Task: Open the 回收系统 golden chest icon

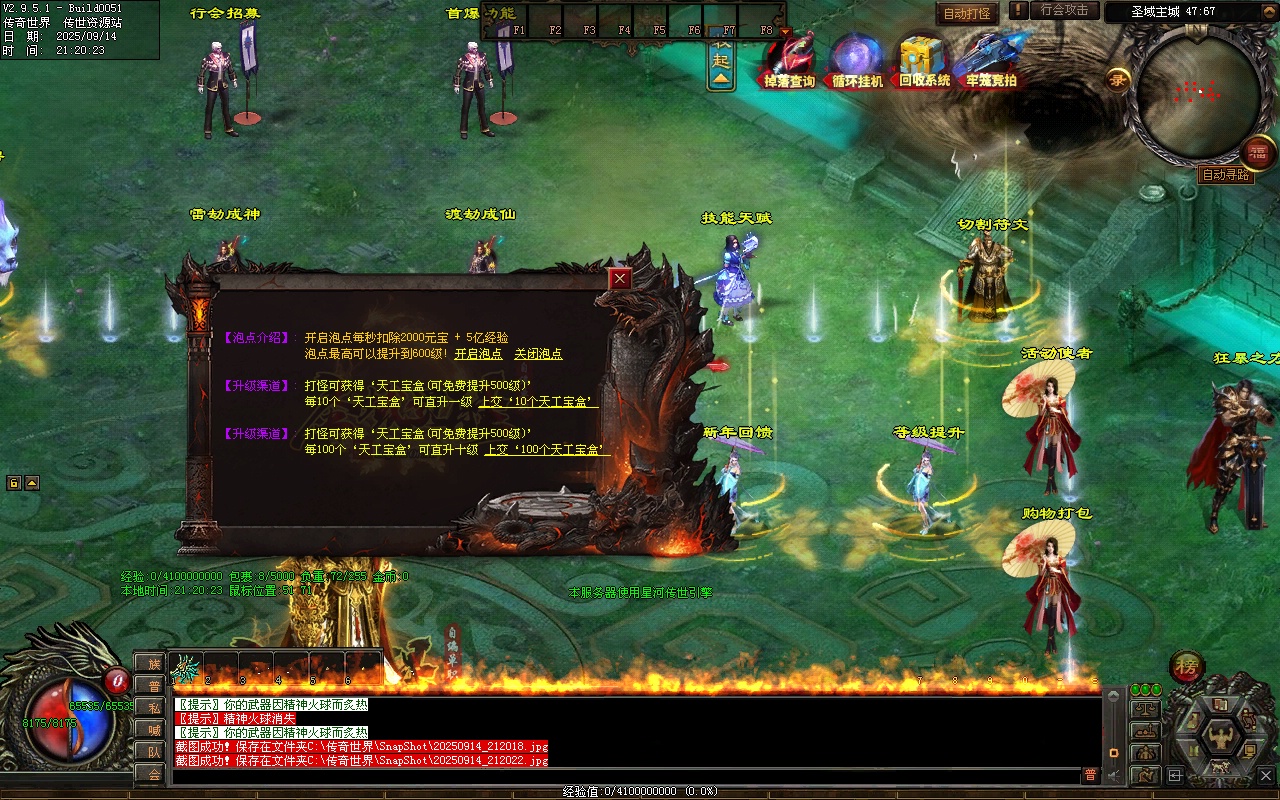Action: 924,60
